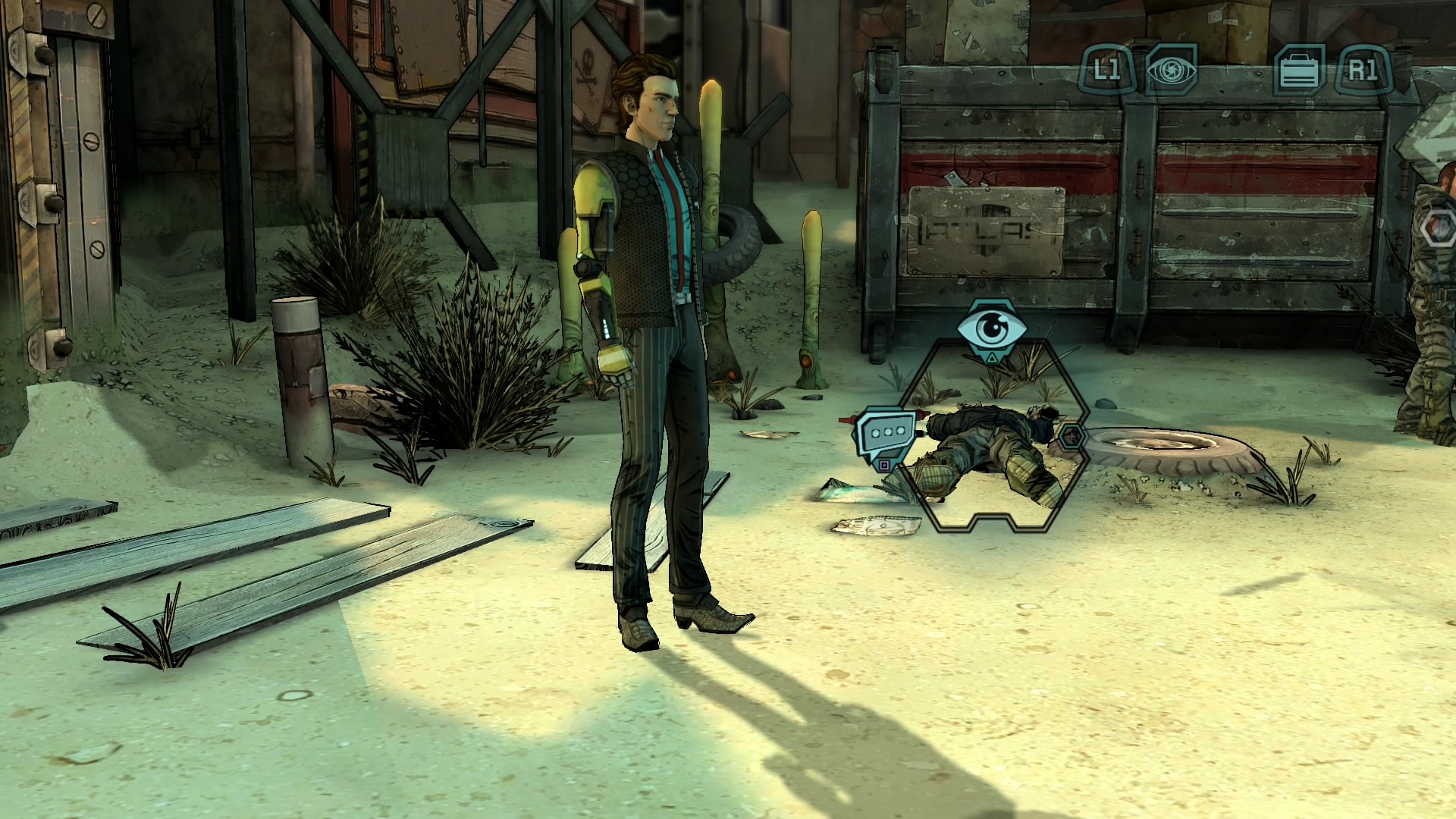The height and width of the screenshot is (819, 1456).
Task: Click the tire leaning near the cactus
Action: [x=732, y=243]
